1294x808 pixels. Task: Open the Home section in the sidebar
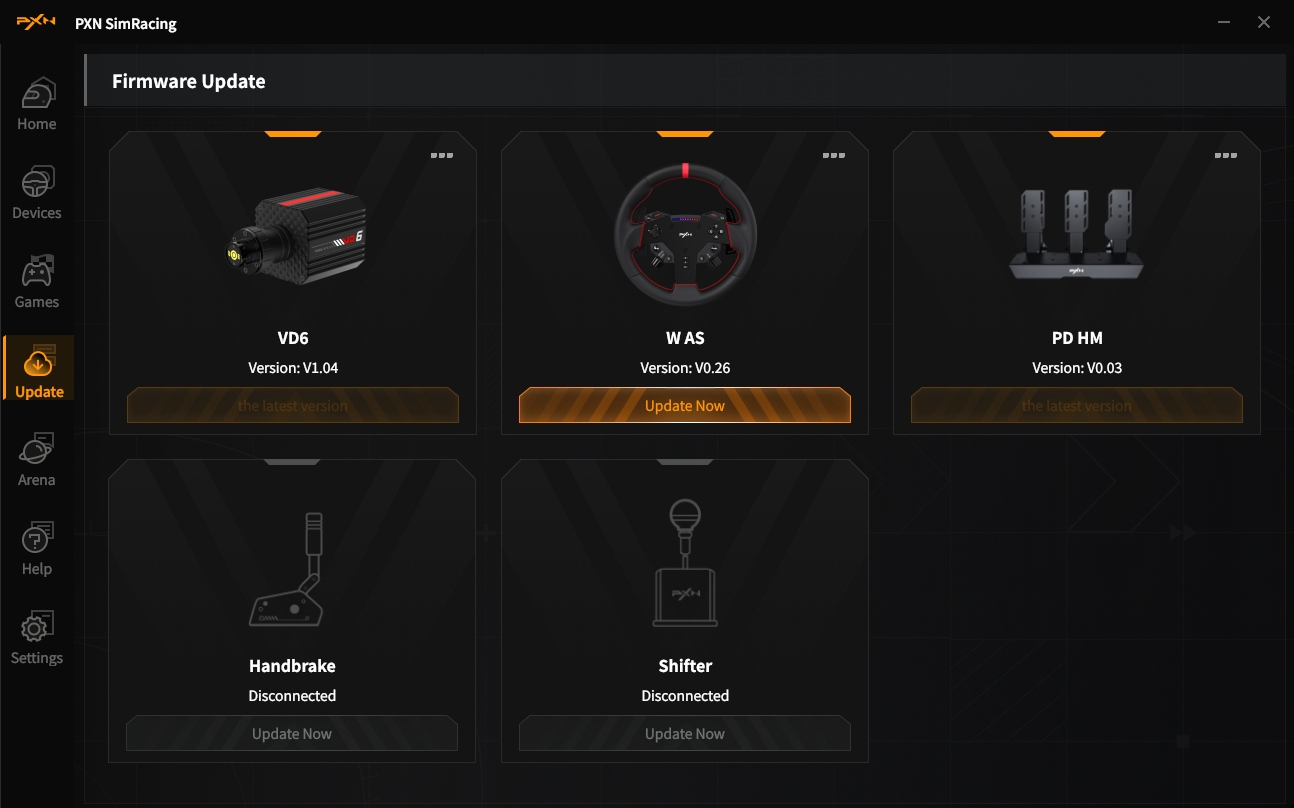37,105
